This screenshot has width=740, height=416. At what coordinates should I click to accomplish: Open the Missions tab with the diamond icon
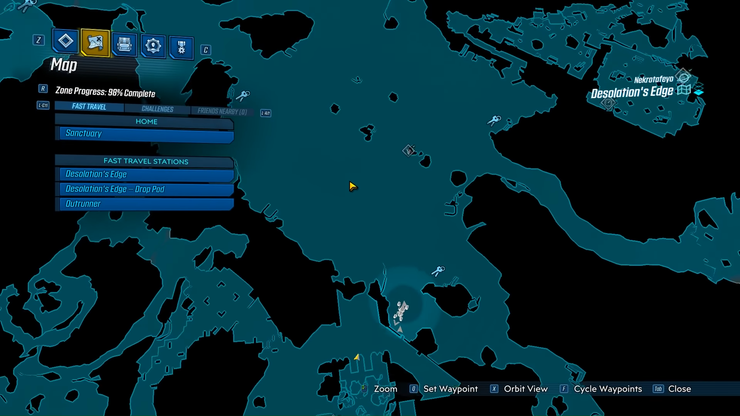coord(66,42)
